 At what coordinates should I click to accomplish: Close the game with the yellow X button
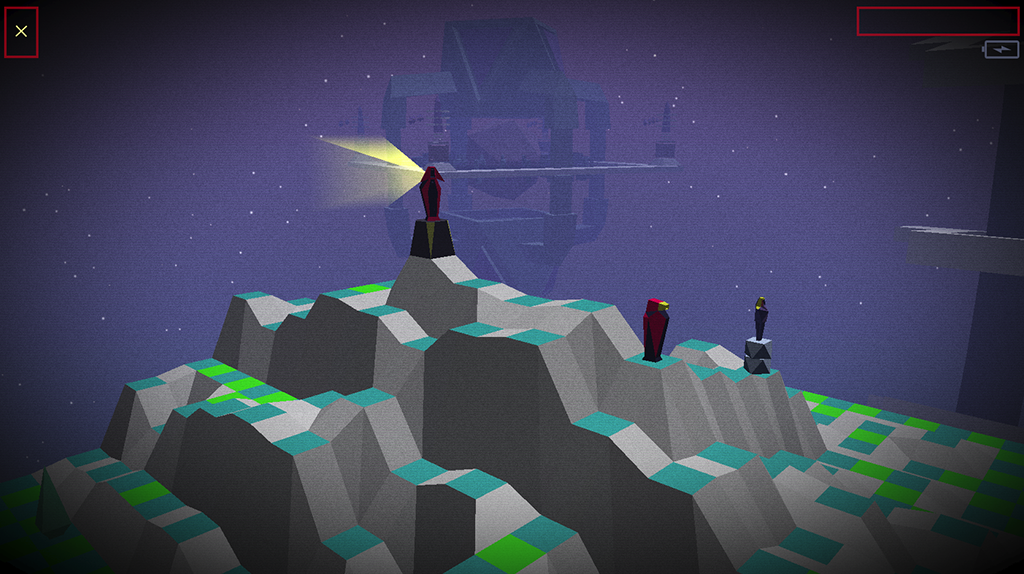coord(21,31)
